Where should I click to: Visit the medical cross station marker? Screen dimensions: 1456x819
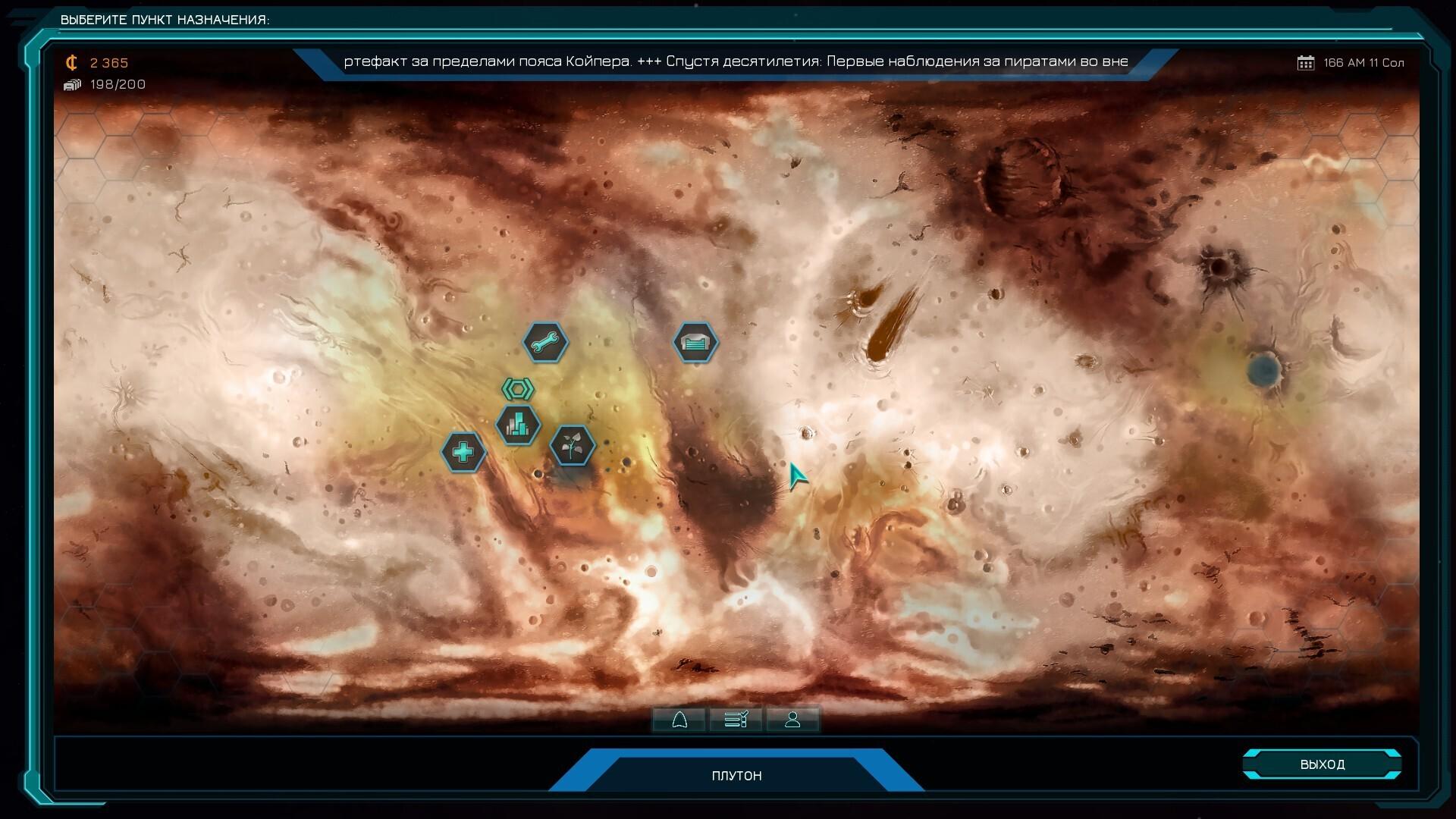click(463, 453)
